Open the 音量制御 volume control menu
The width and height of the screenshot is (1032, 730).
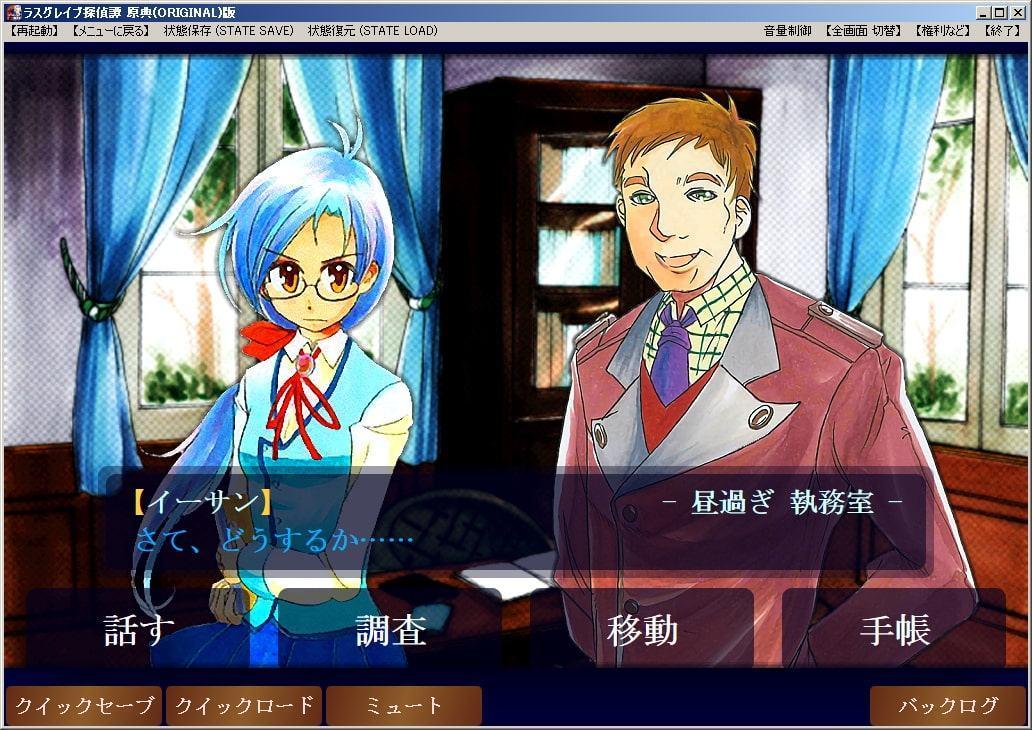[788, 31]
